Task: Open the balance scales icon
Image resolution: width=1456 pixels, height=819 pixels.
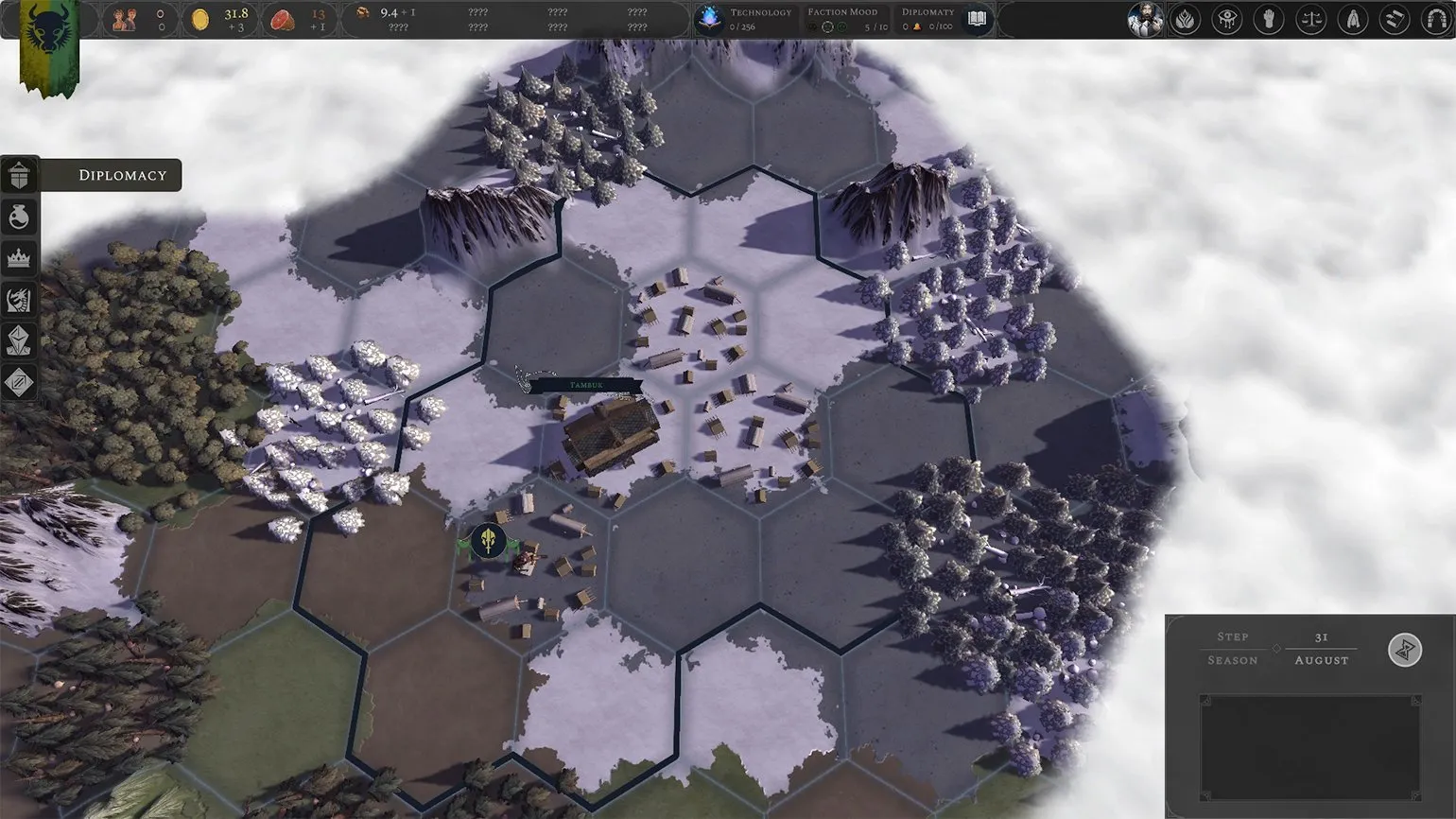Action: tap(1310, 19)
